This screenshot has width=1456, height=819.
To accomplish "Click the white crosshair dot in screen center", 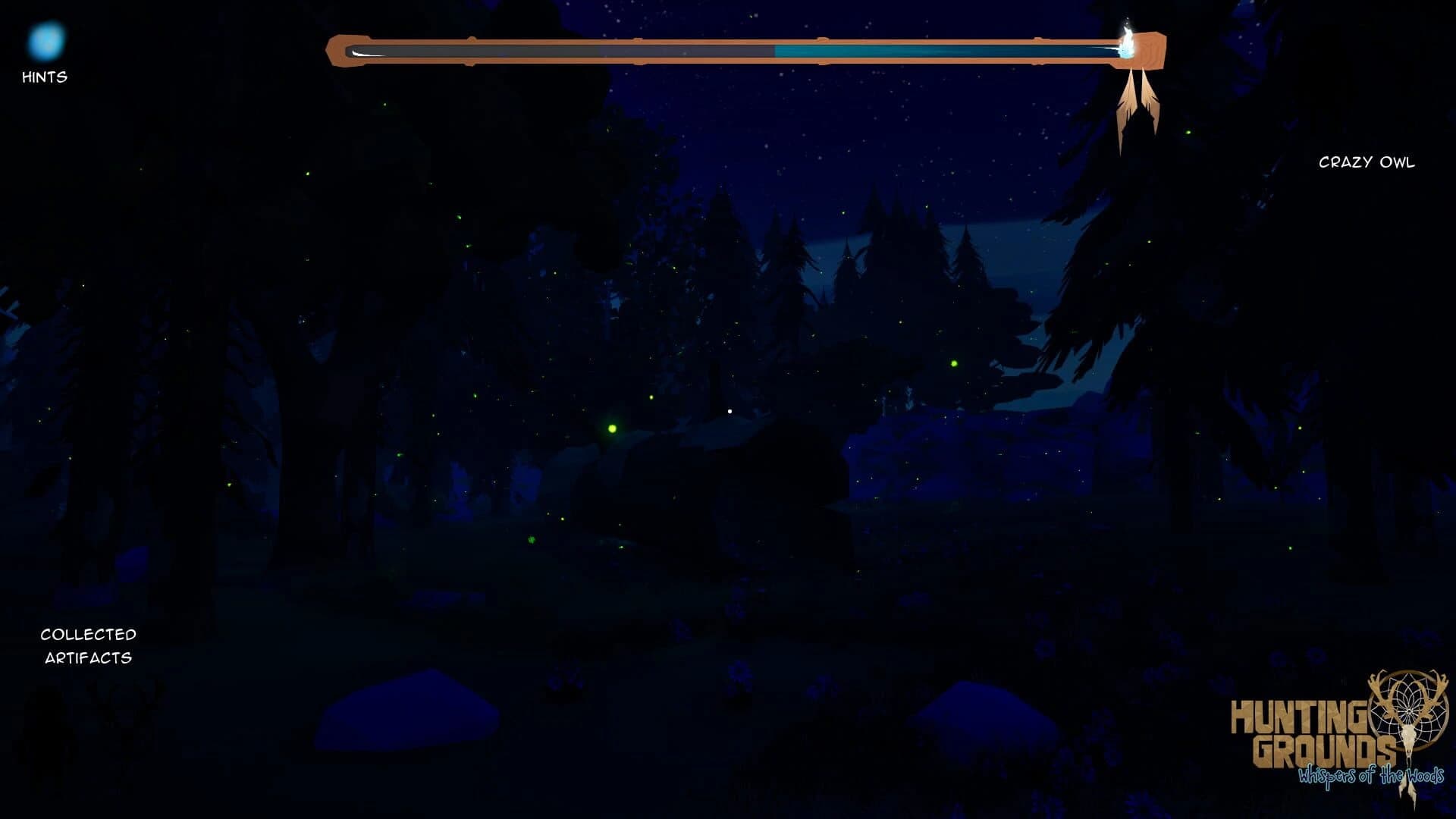I will 730,410.
